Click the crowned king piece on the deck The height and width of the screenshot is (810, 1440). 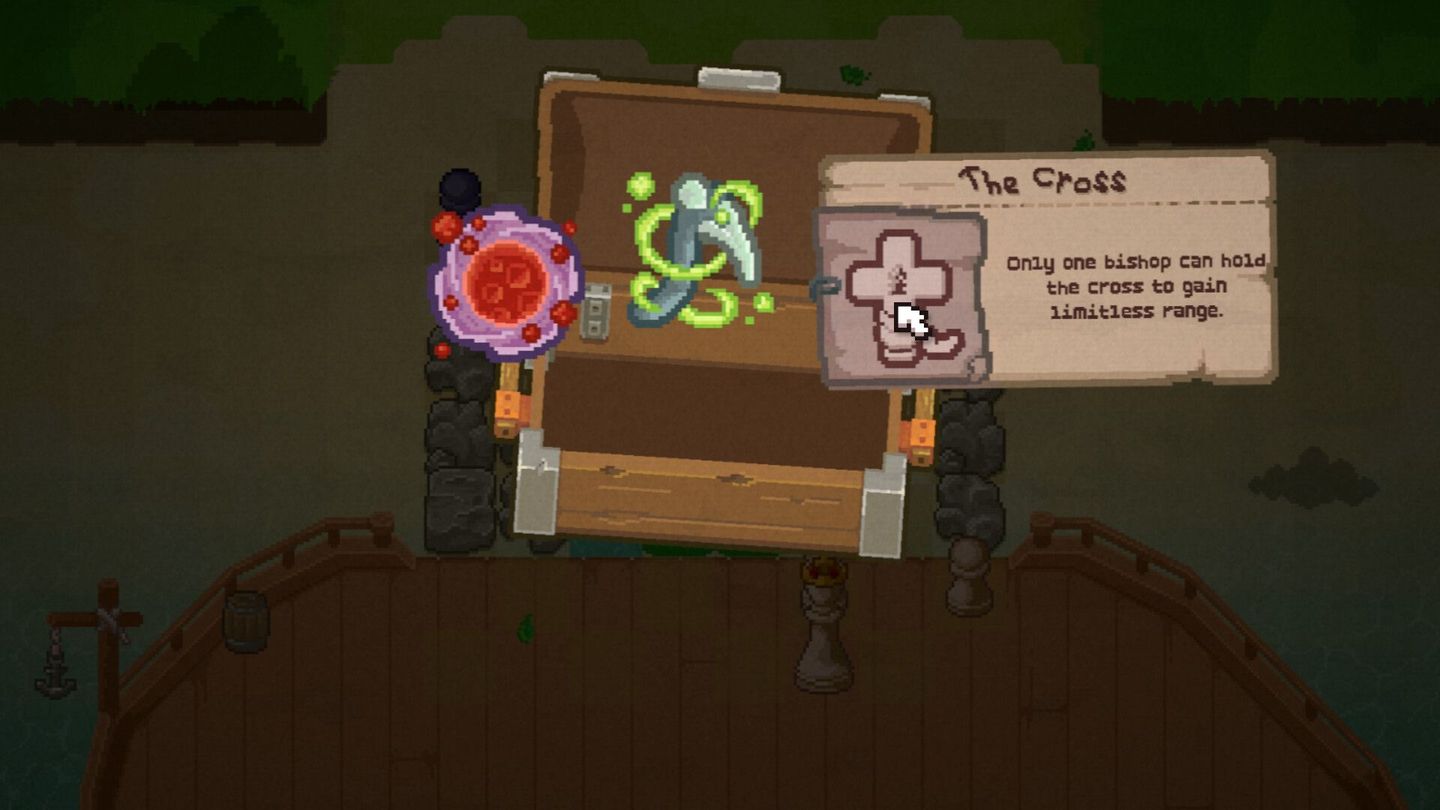[x=820, y=620]
